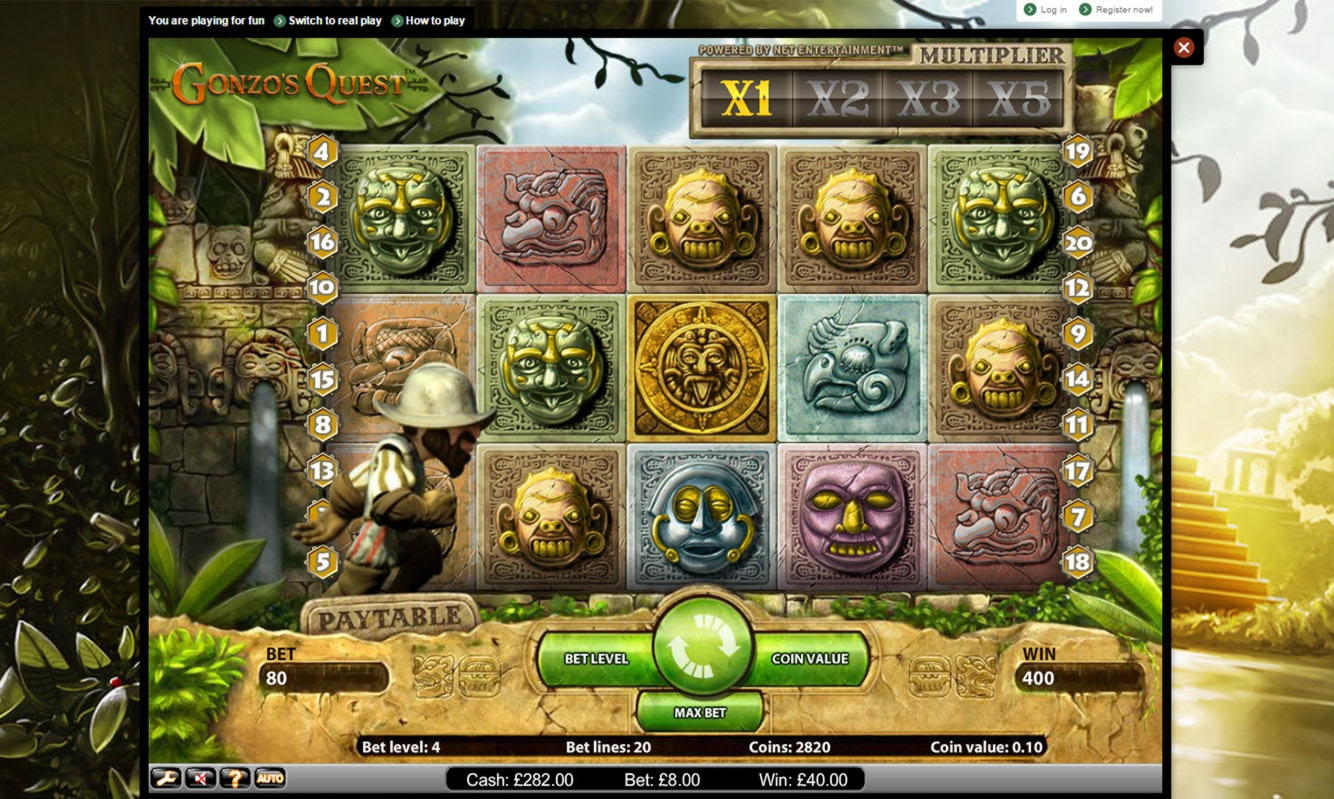Select bet line number 19
Image resolution: width=1334 pixels, height=799 pixels.
(x=1077, y=152)
